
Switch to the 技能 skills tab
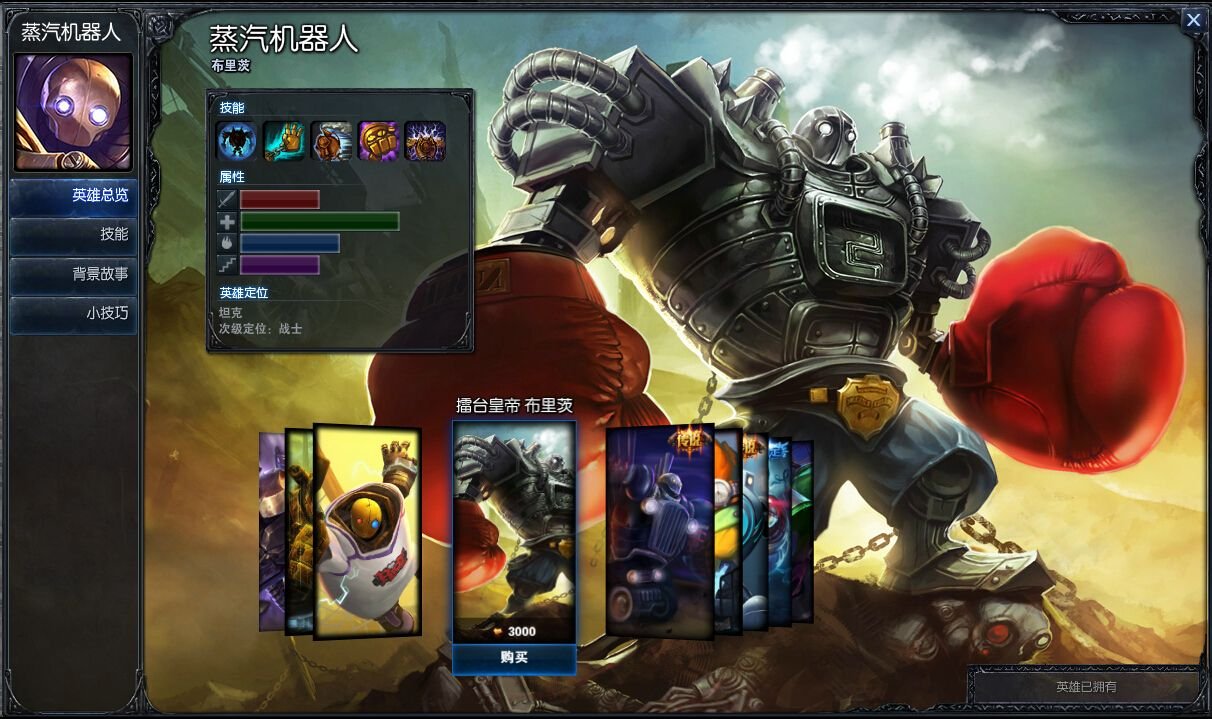click(x=74, y=235)
